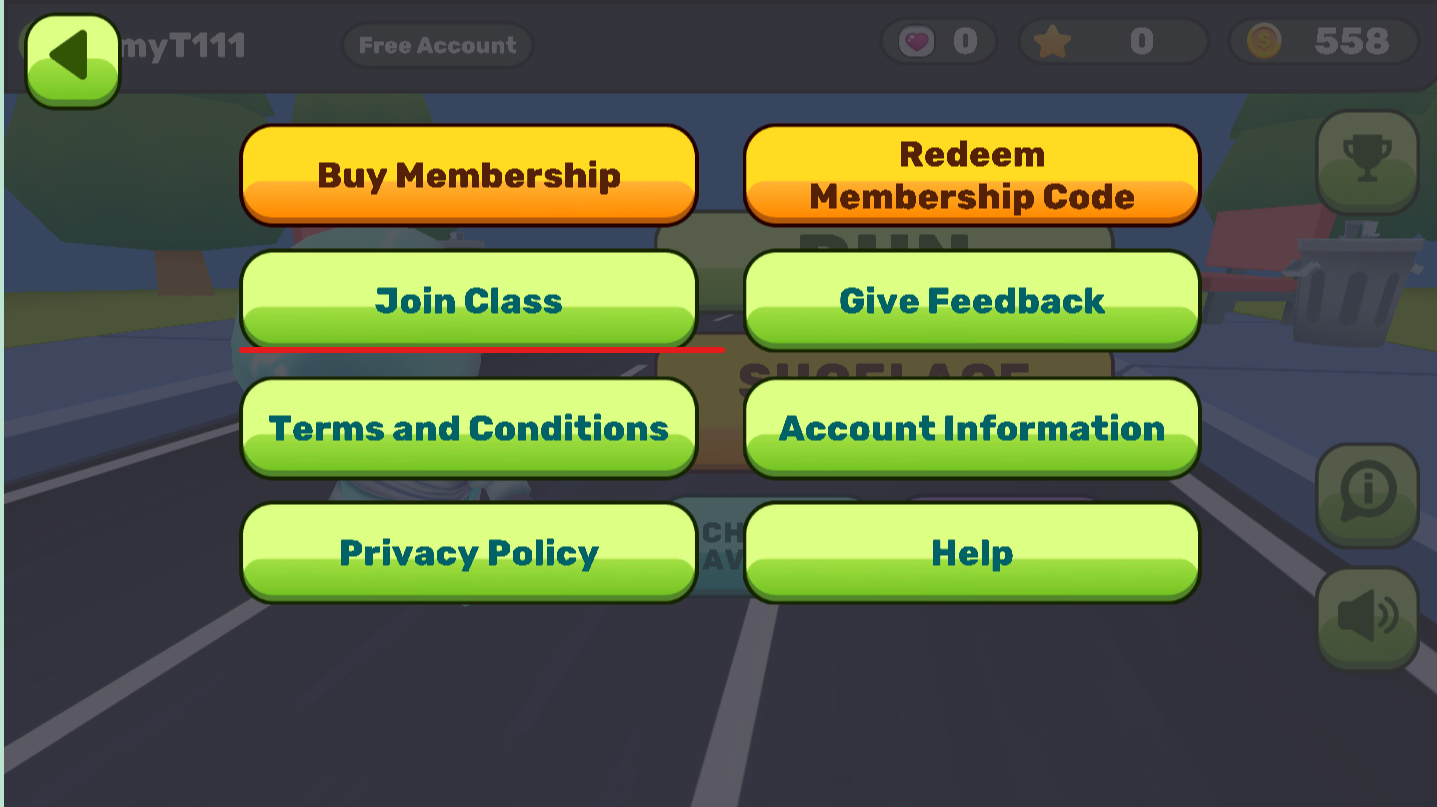Click Redeem Membership Code

(971, 174)
